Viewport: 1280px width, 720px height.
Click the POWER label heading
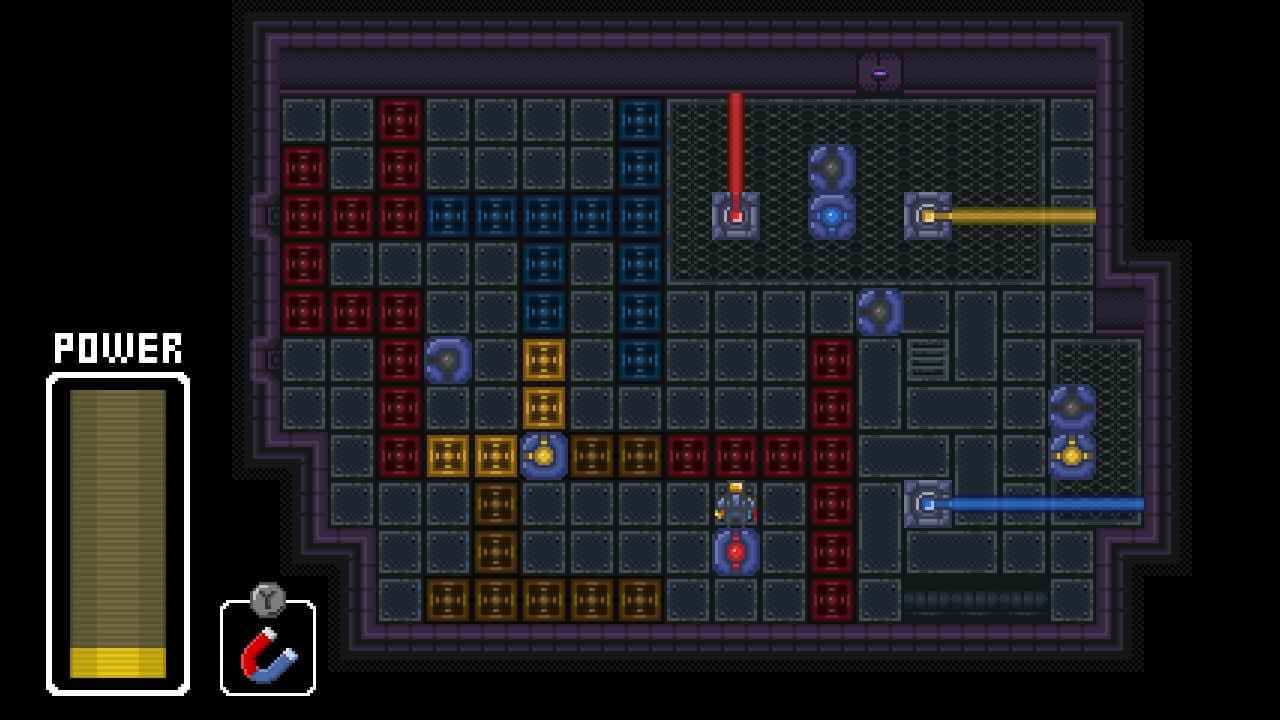(117, 348)
